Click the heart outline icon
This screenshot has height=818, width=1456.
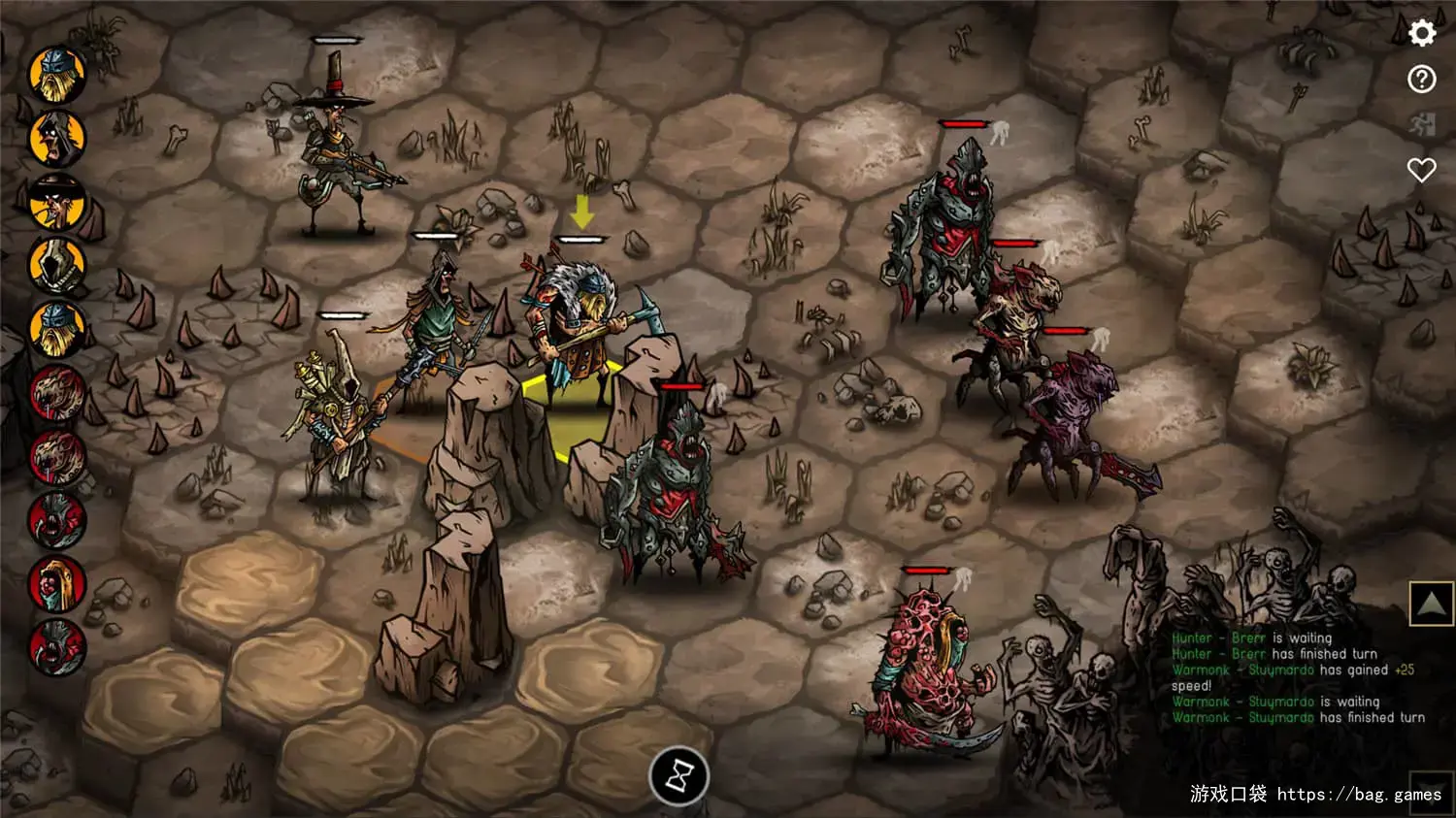(1422, 170)
